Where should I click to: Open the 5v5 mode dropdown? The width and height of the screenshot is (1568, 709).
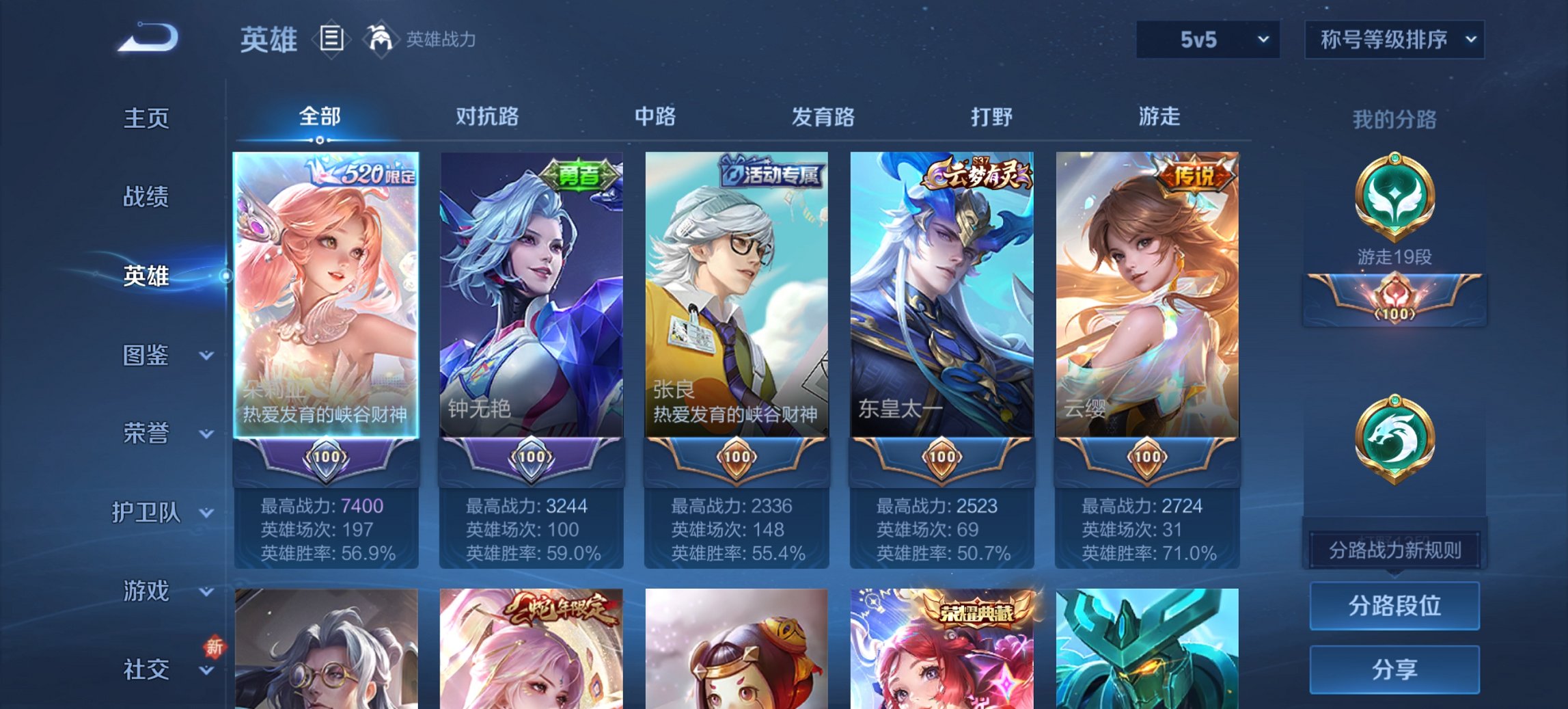pyautogui.click(x=1206, y=40)
